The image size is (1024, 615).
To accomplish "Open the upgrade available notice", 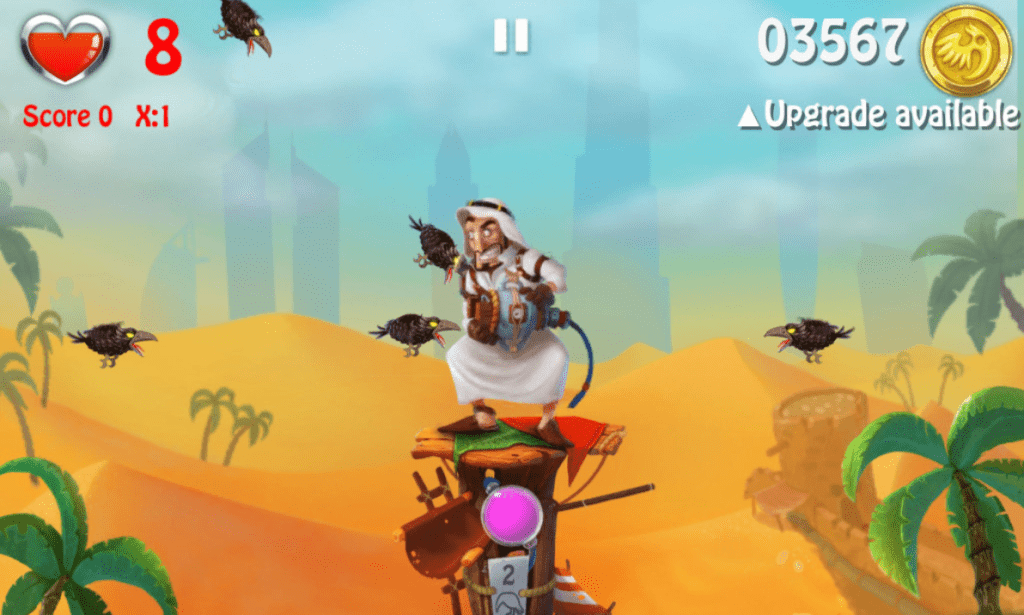I will point(878,116).
